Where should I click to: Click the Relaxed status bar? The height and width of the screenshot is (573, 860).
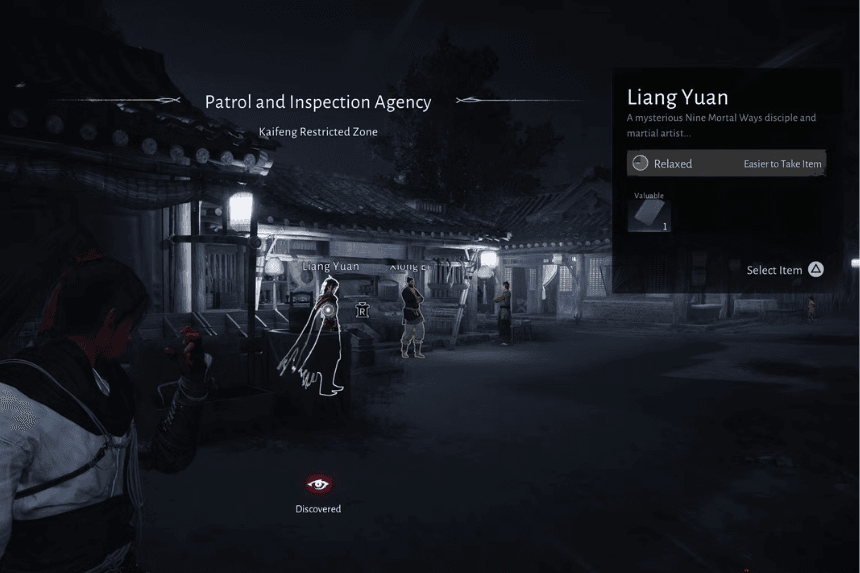click(726, 163)
